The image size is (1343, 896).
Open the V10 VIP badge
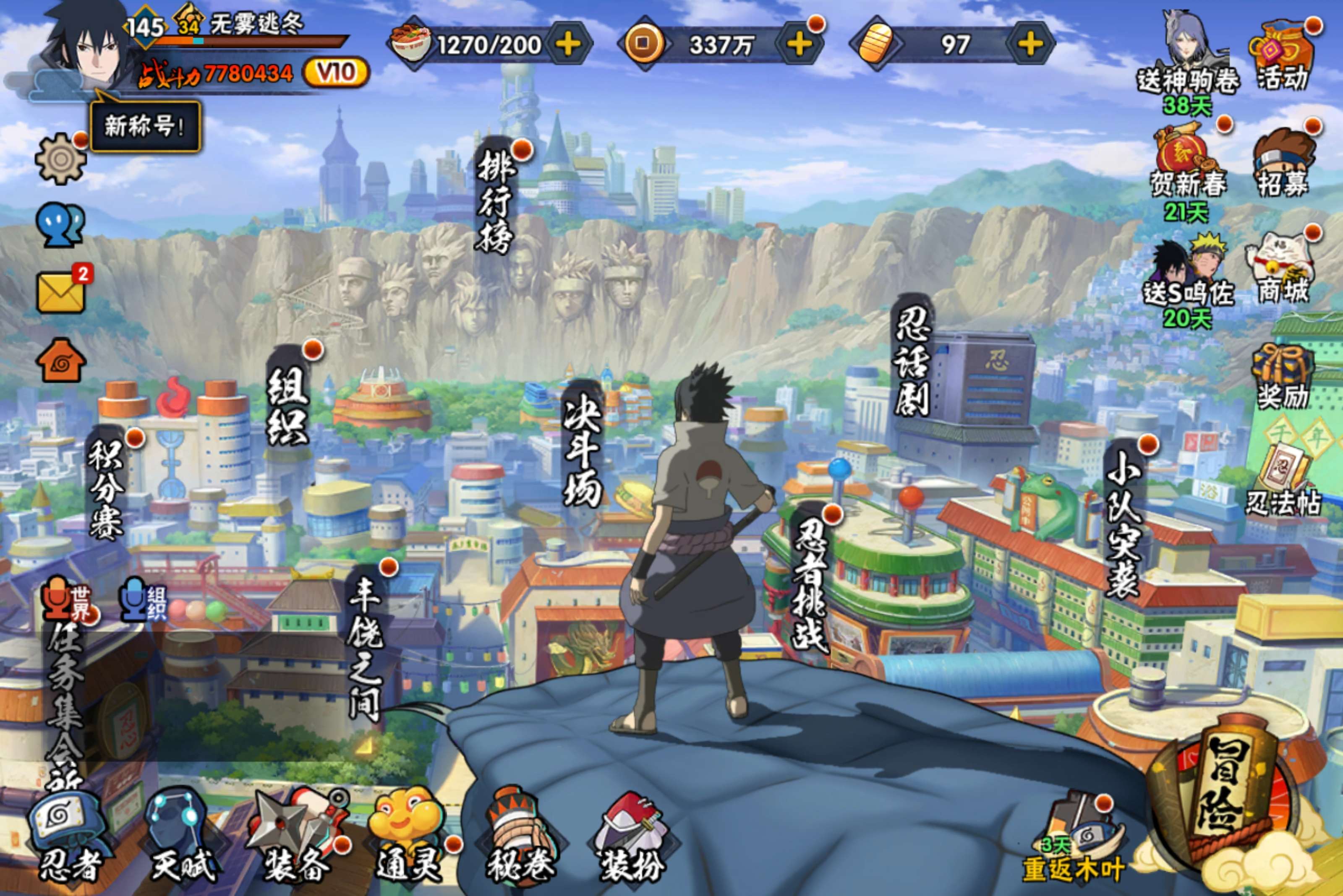(x=336, y=73)
